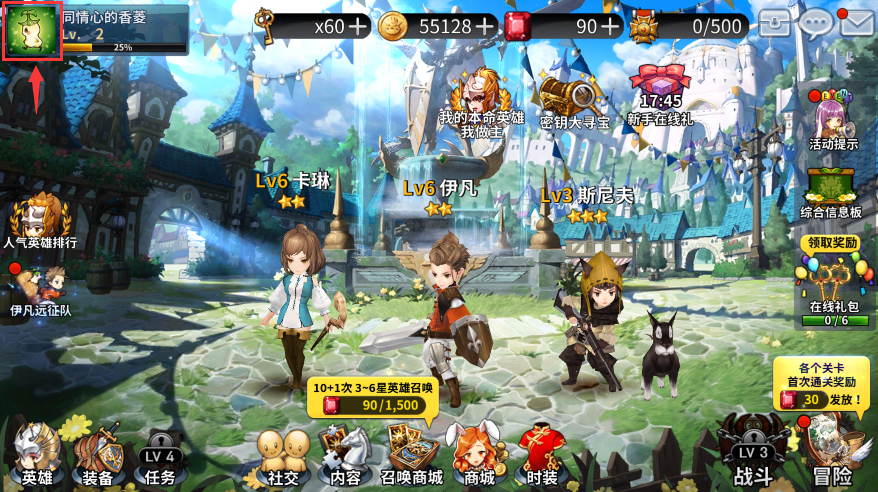Open the player profile avatar

pyautogui.click(x=32, y=31)
